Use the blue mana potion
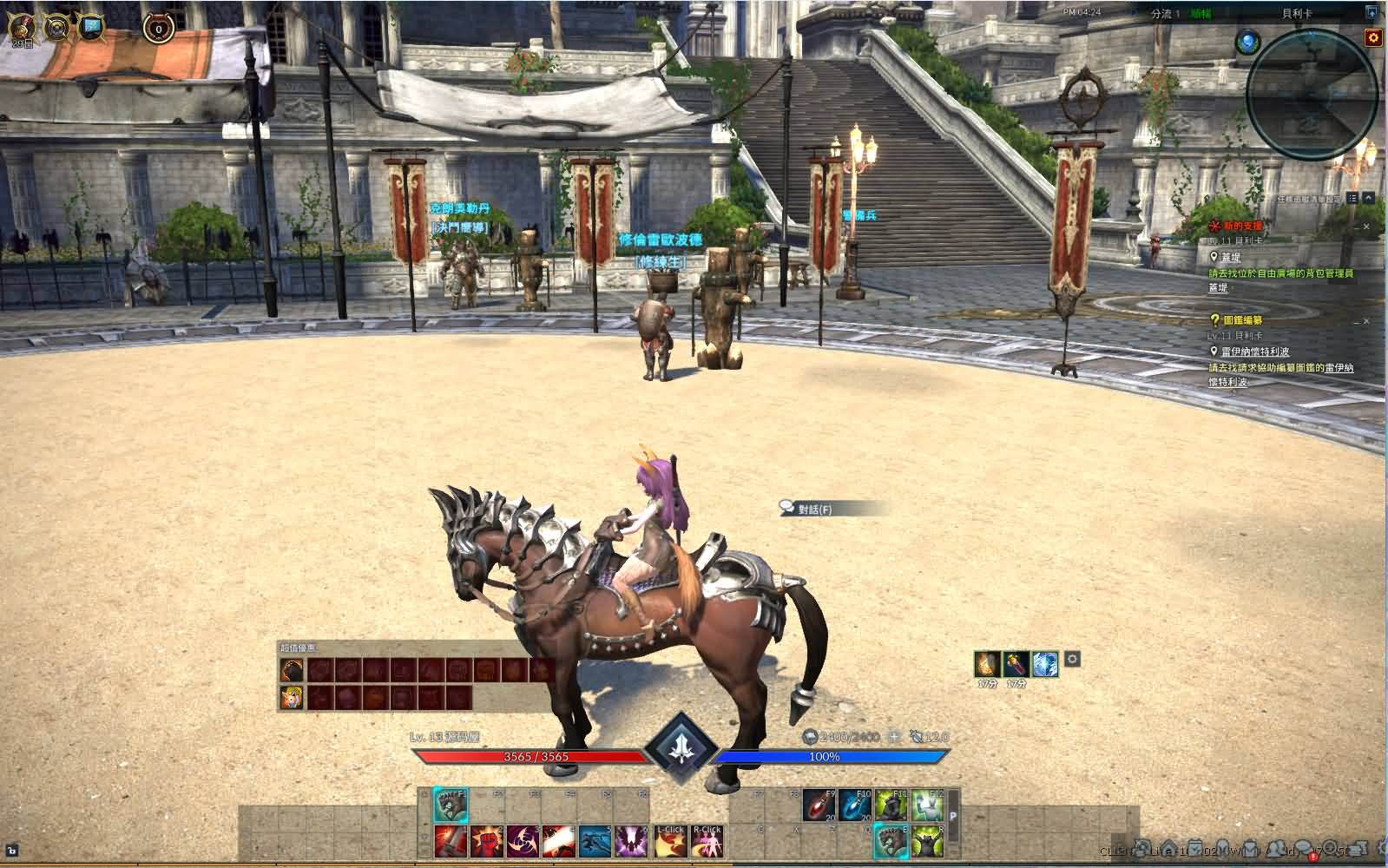The image size is (1388, 868). coord(855,806)
